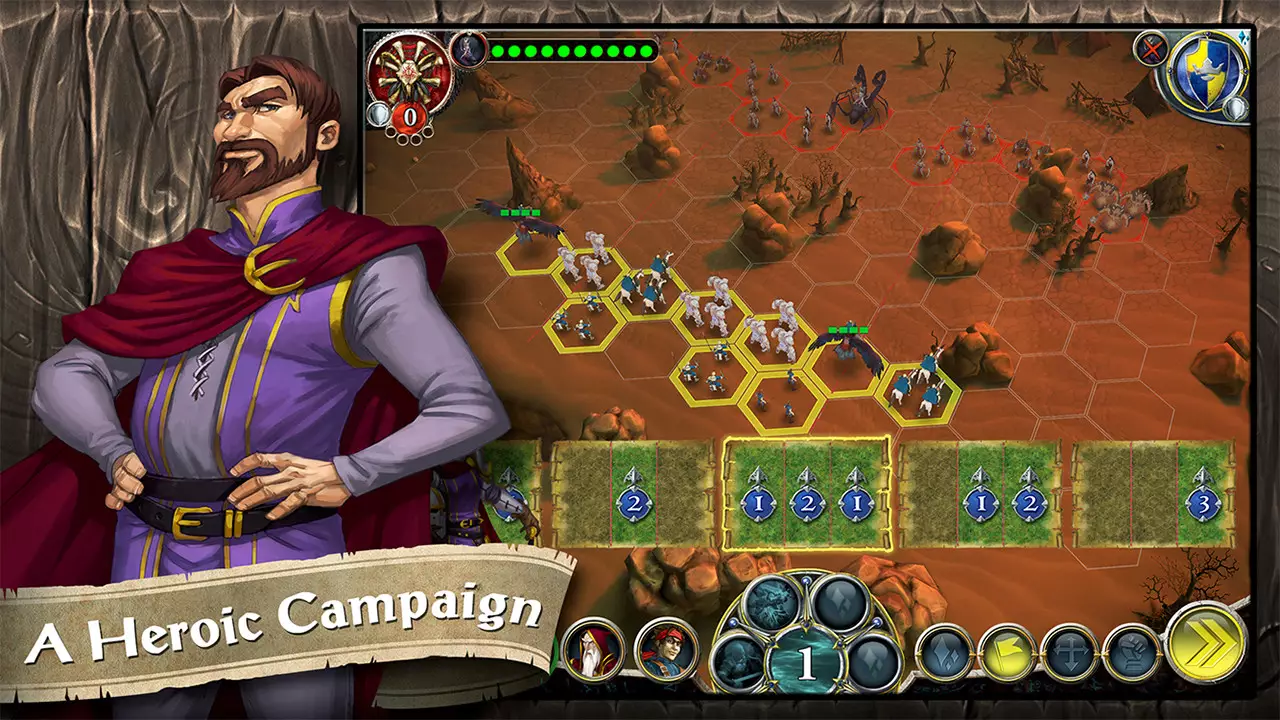Click the small silver shield below the faction emblem
1280x720 pixels.
(1235, 108)
